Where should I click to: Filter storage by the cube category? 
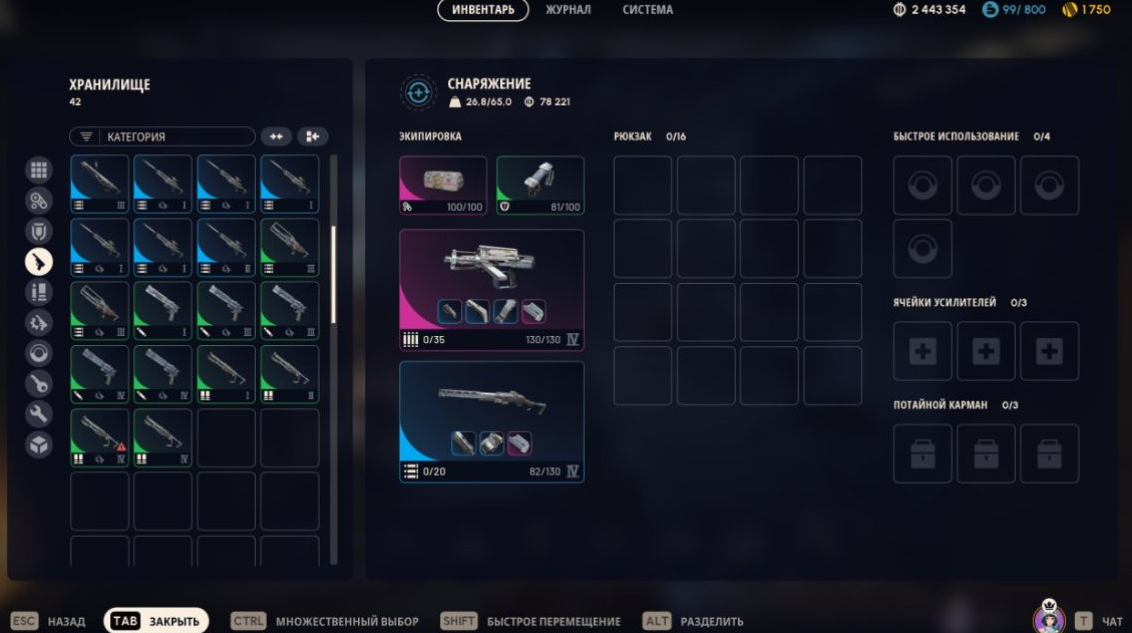[39, 444]
